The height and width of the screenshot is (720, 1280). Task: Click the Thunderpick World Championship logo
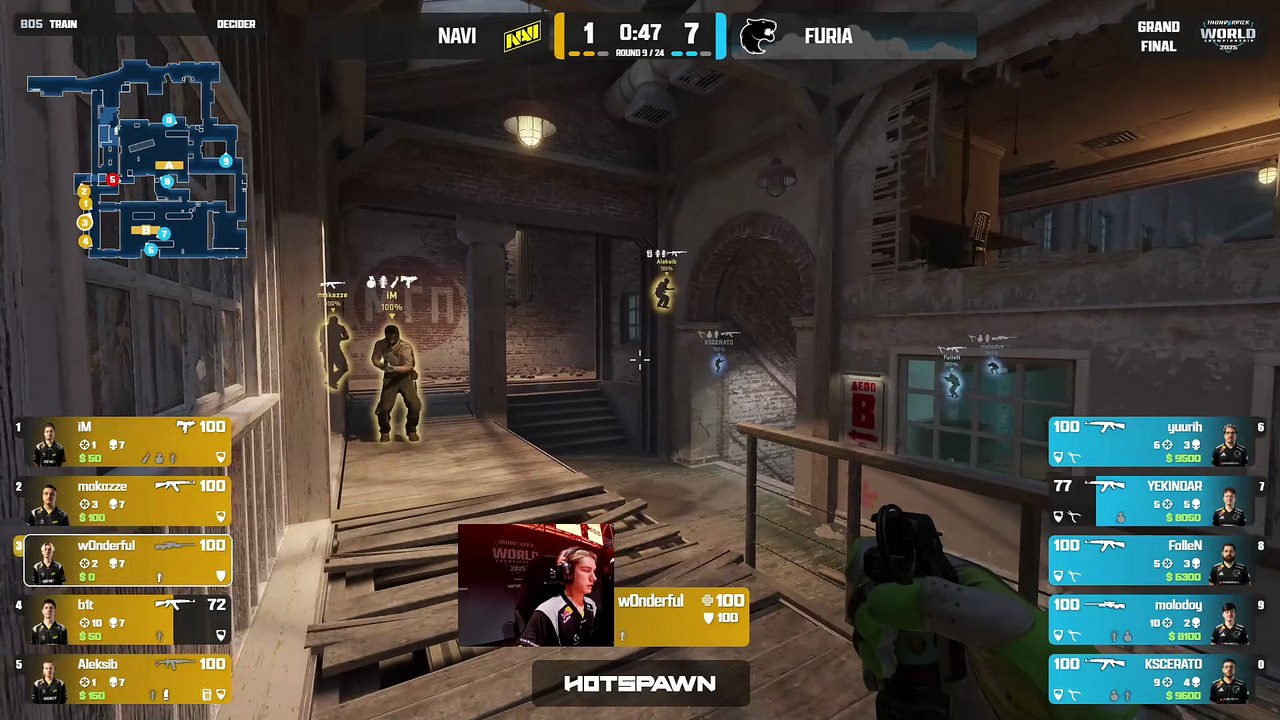click(1227, 35)
